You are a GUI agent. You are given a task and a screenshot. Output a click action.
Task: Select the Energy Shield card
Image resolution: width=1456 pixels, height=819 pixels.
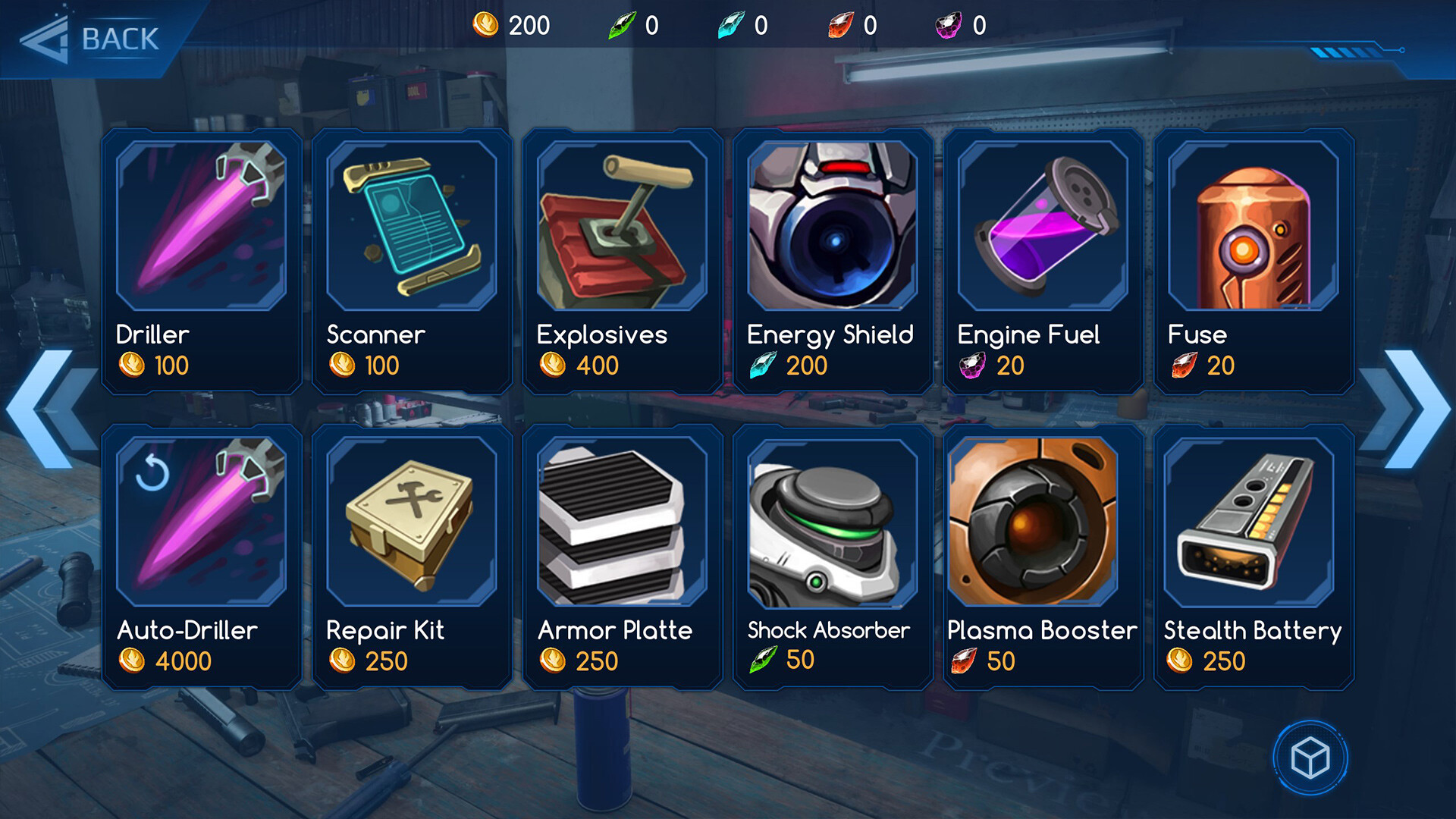click(833, 260)
